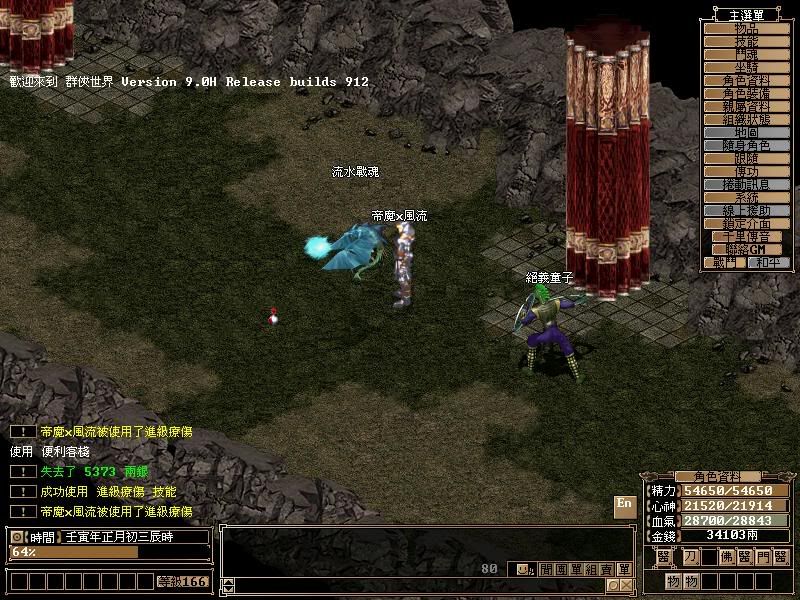This screenshot has width=800, height=600.
Task: Activate the 刀 blade skill slot
Action: tap(692, 558)
